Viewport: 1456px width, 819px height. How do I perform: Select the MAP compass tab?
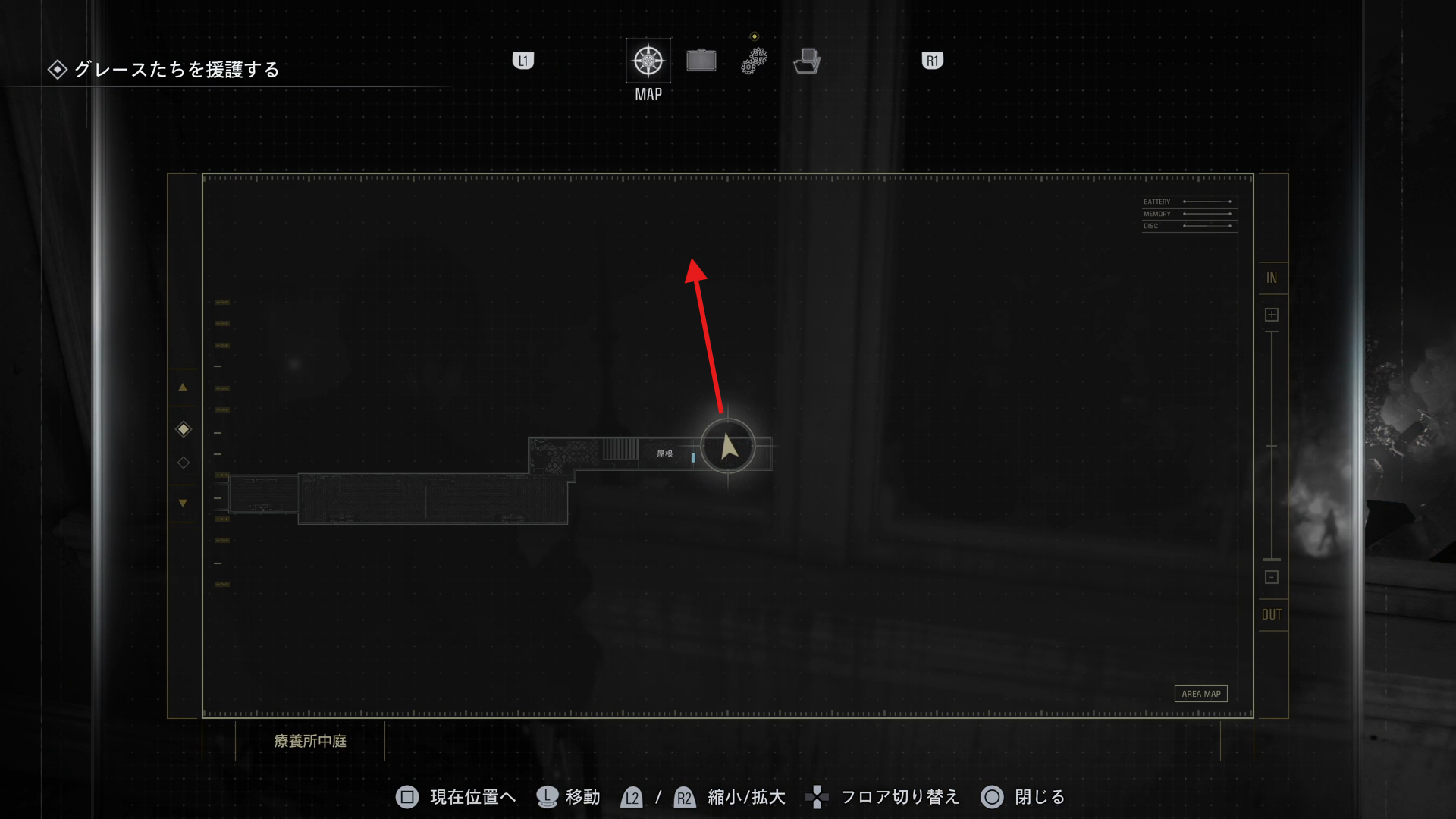pos(648,61)
